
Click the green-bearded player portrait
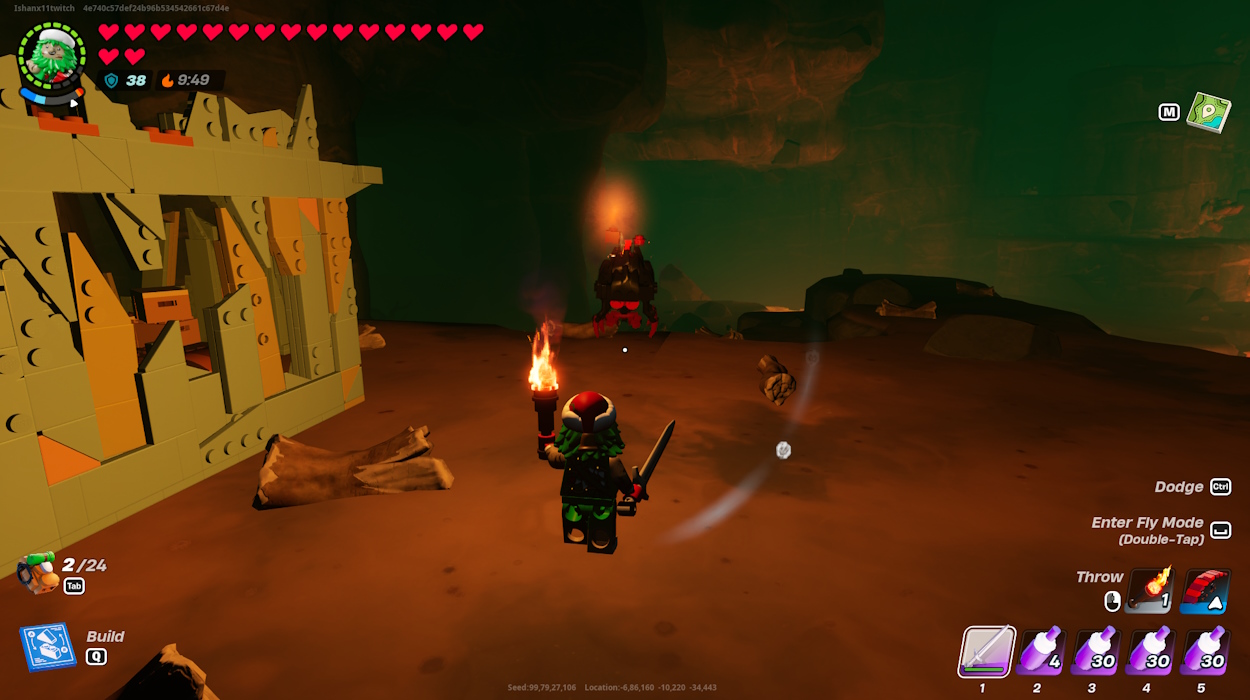51,58
